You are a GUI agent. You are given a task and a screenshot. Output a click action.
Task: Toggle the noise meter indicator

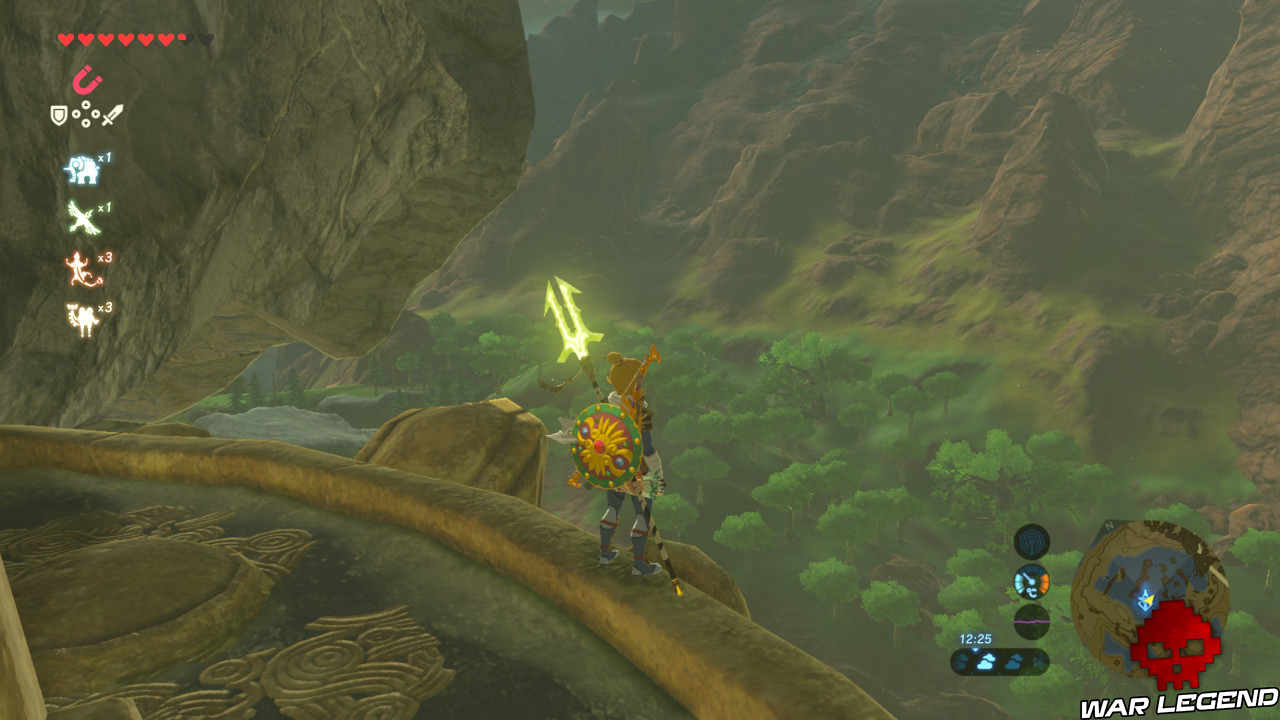click(1031, 621)
